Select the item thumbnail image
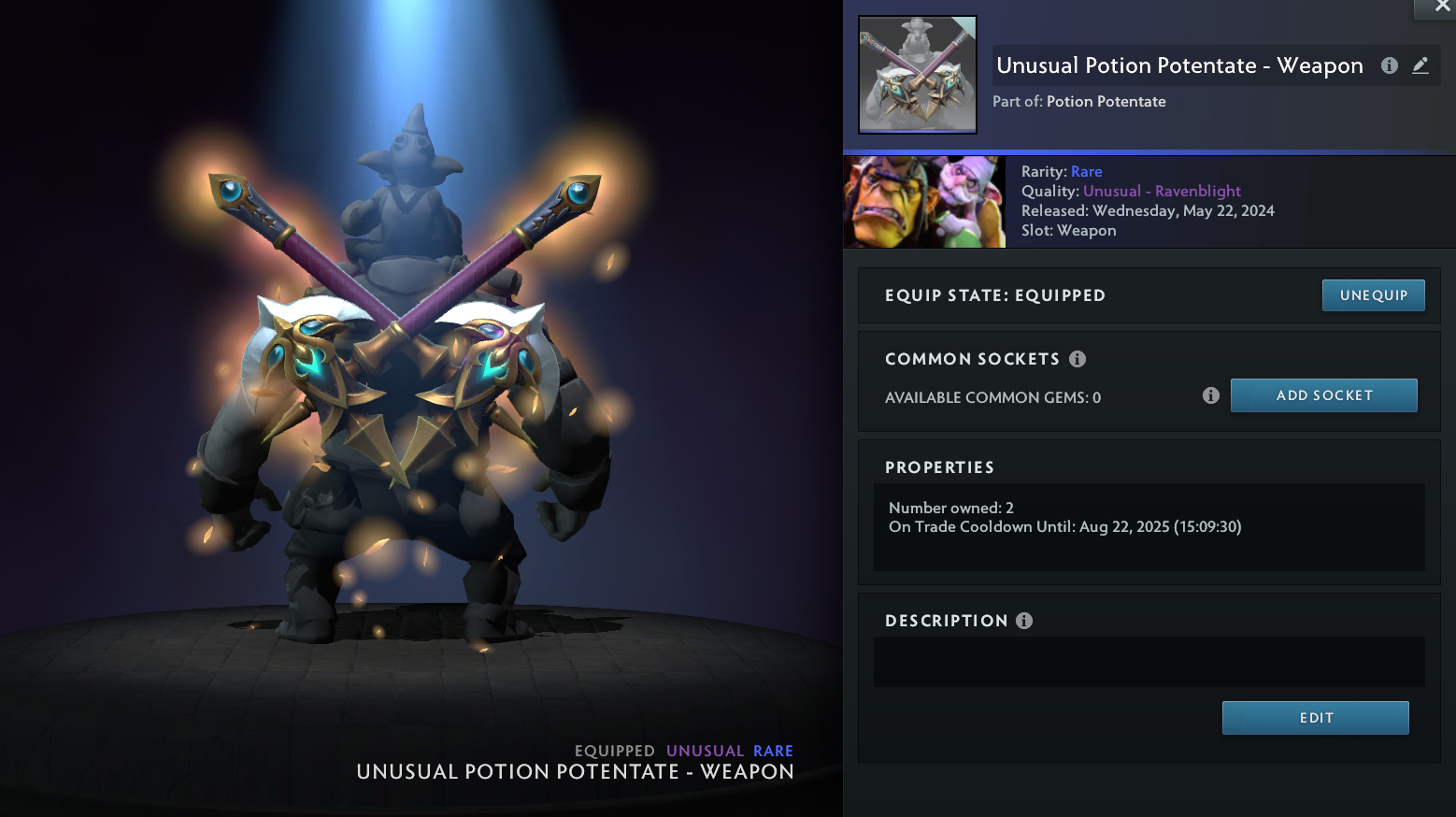The width and height of the screenshot is (1456, 817). coord(918,75)
